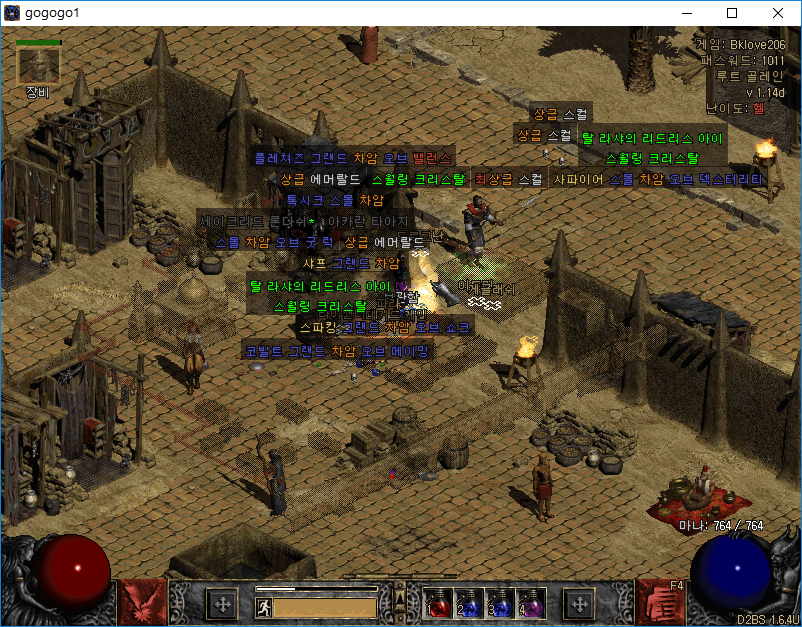802x627 pixels.
Task: Pick up the 플레처즈 그랜드 차암 오브 밸런스 label
Action: tap(352, 158)
